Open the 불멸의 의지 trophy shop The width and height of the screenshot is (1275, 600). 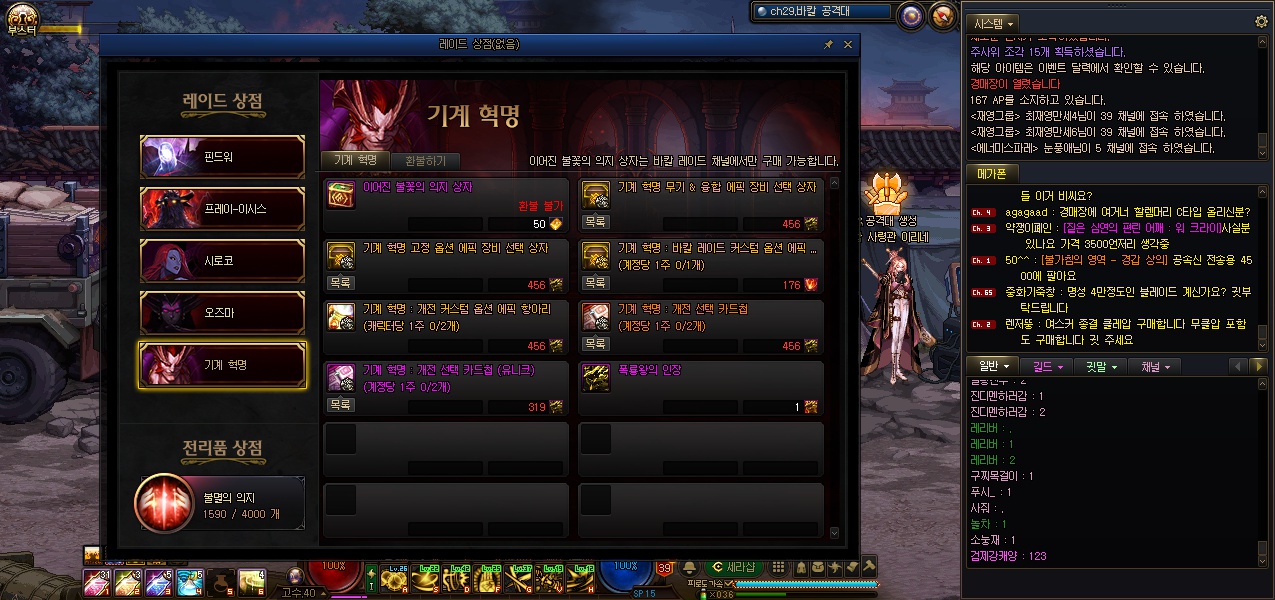tap(220, 502)
